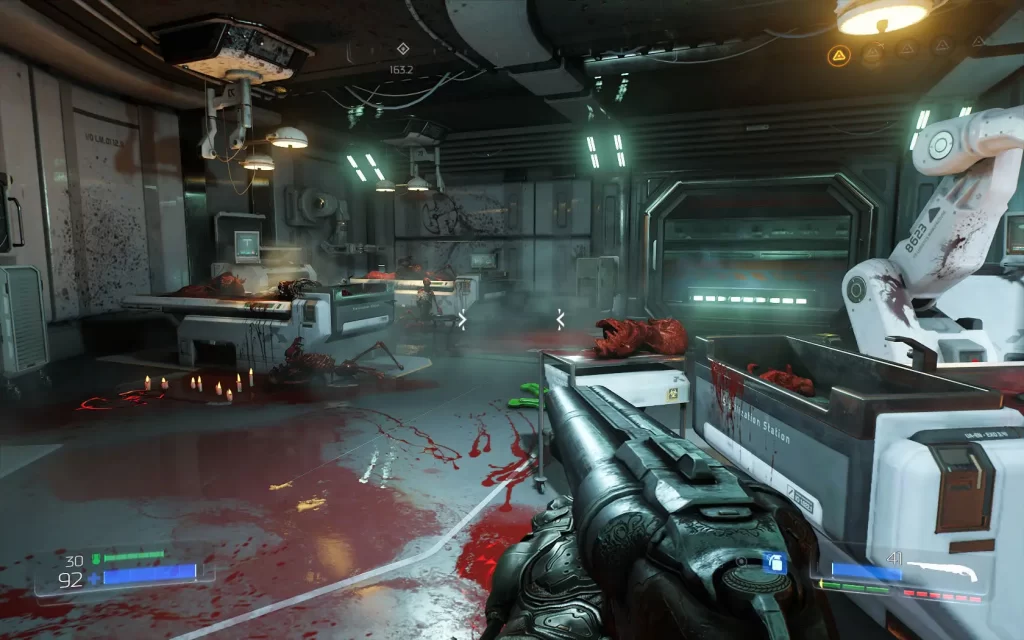Viewport: 1024px width, 640px height.
Task: Click the diamond objective waypoint marker
Action: (402, 48)
